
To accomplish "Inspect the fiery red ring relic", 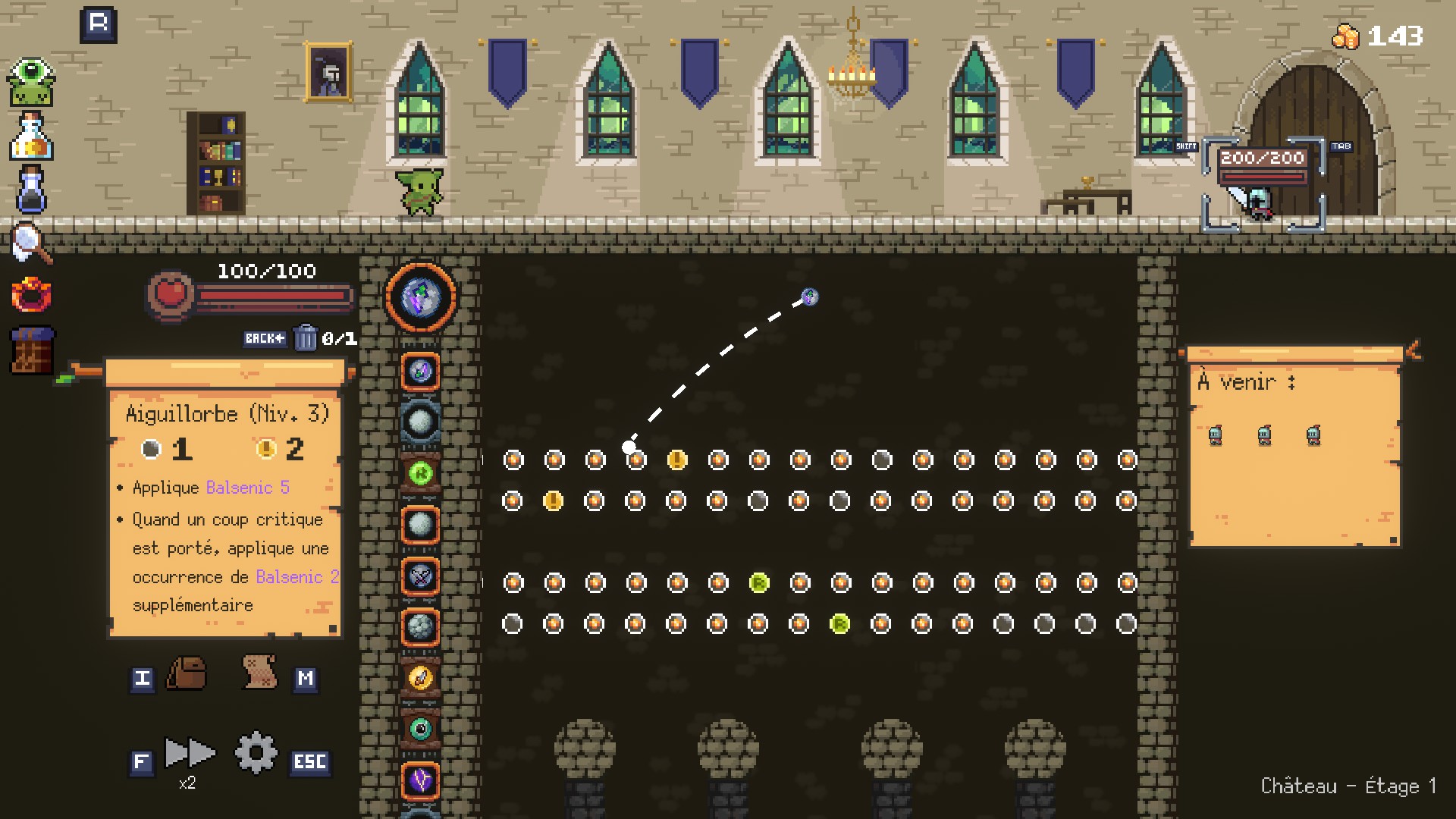I will (31, 294).
